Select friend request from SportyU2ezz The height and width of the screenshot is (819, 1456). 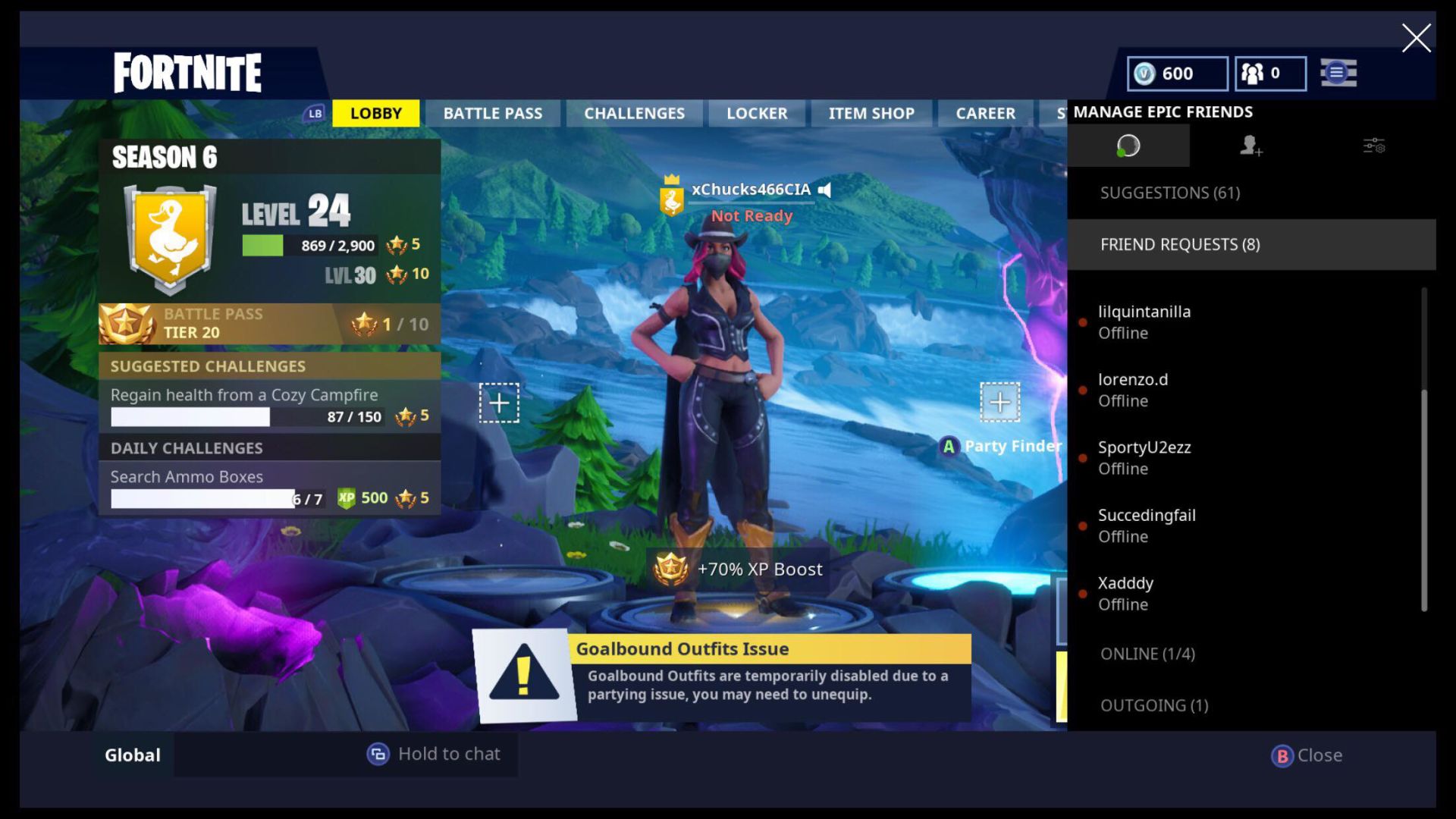(1144, 458)
